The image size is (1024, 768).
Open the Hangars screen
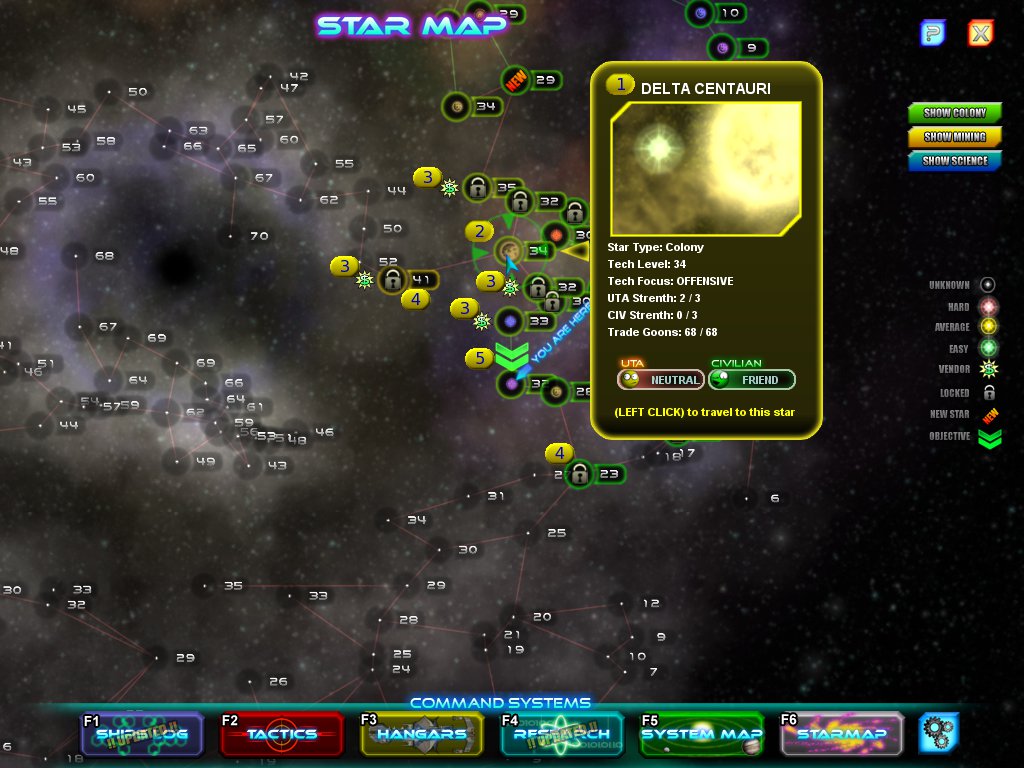(421, 734)
